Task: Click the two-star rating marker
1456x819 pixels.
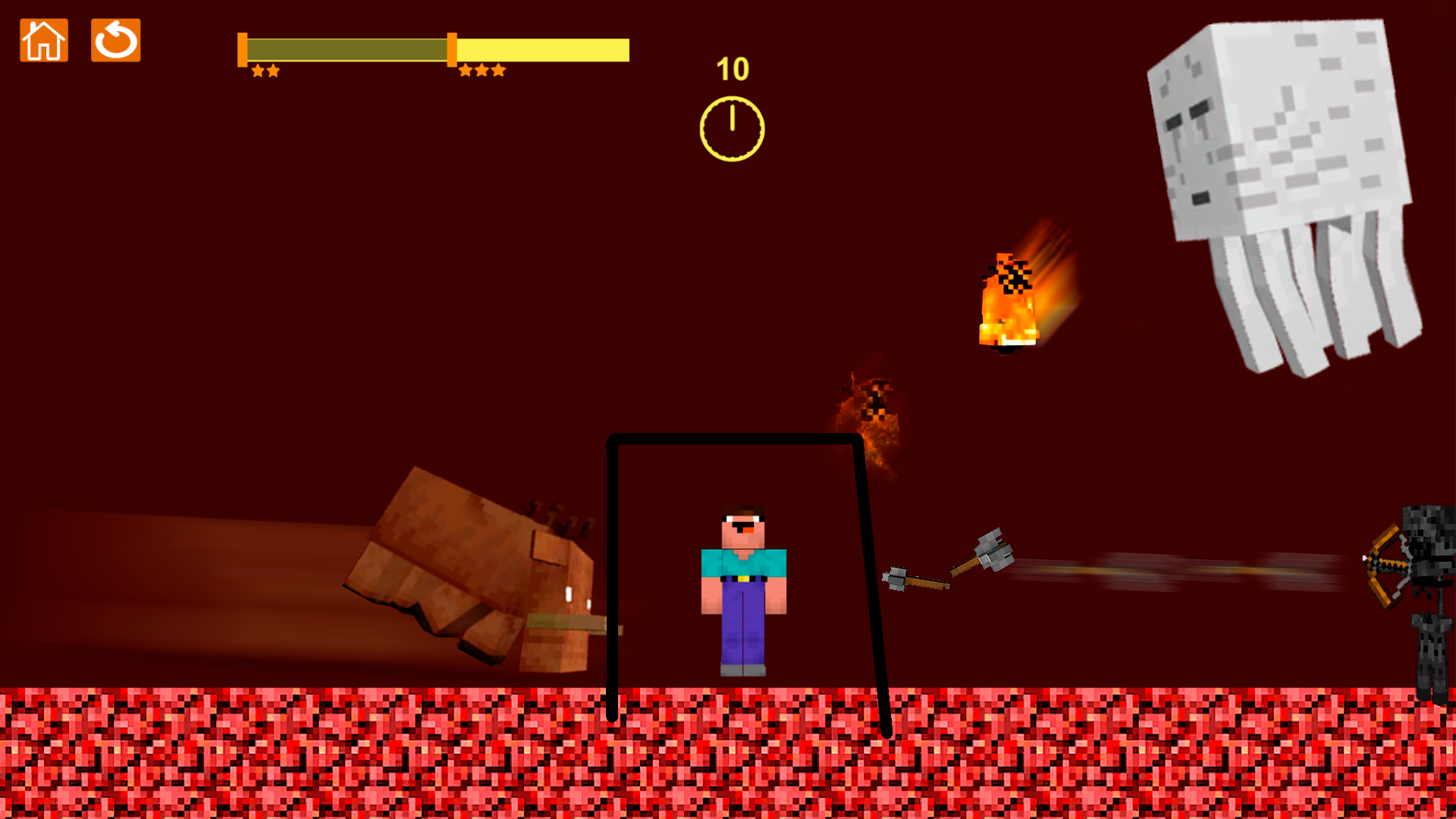Action: pyautogui.click(x=267, y=71)
